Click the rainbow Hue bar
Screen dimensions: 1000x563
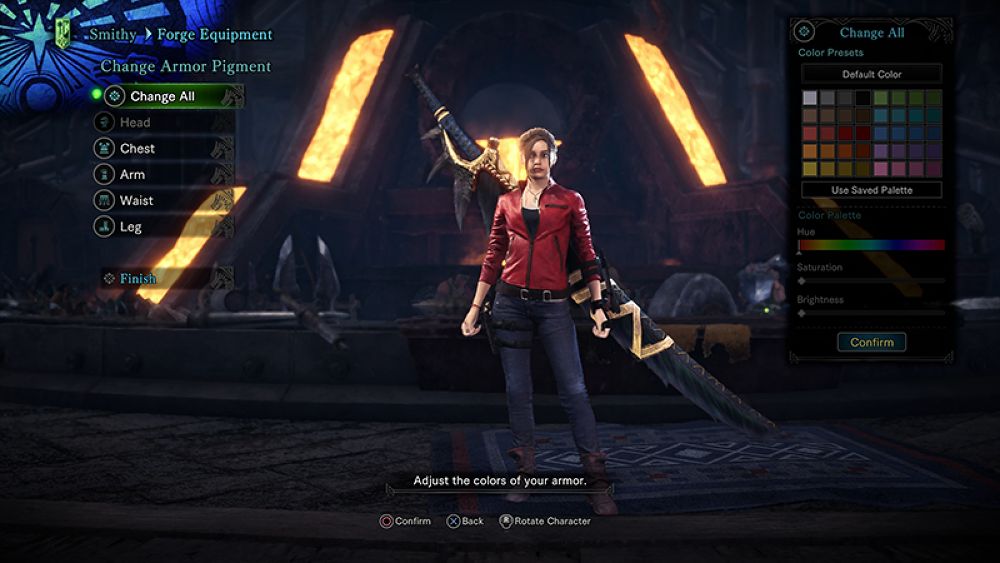point(871,244)
